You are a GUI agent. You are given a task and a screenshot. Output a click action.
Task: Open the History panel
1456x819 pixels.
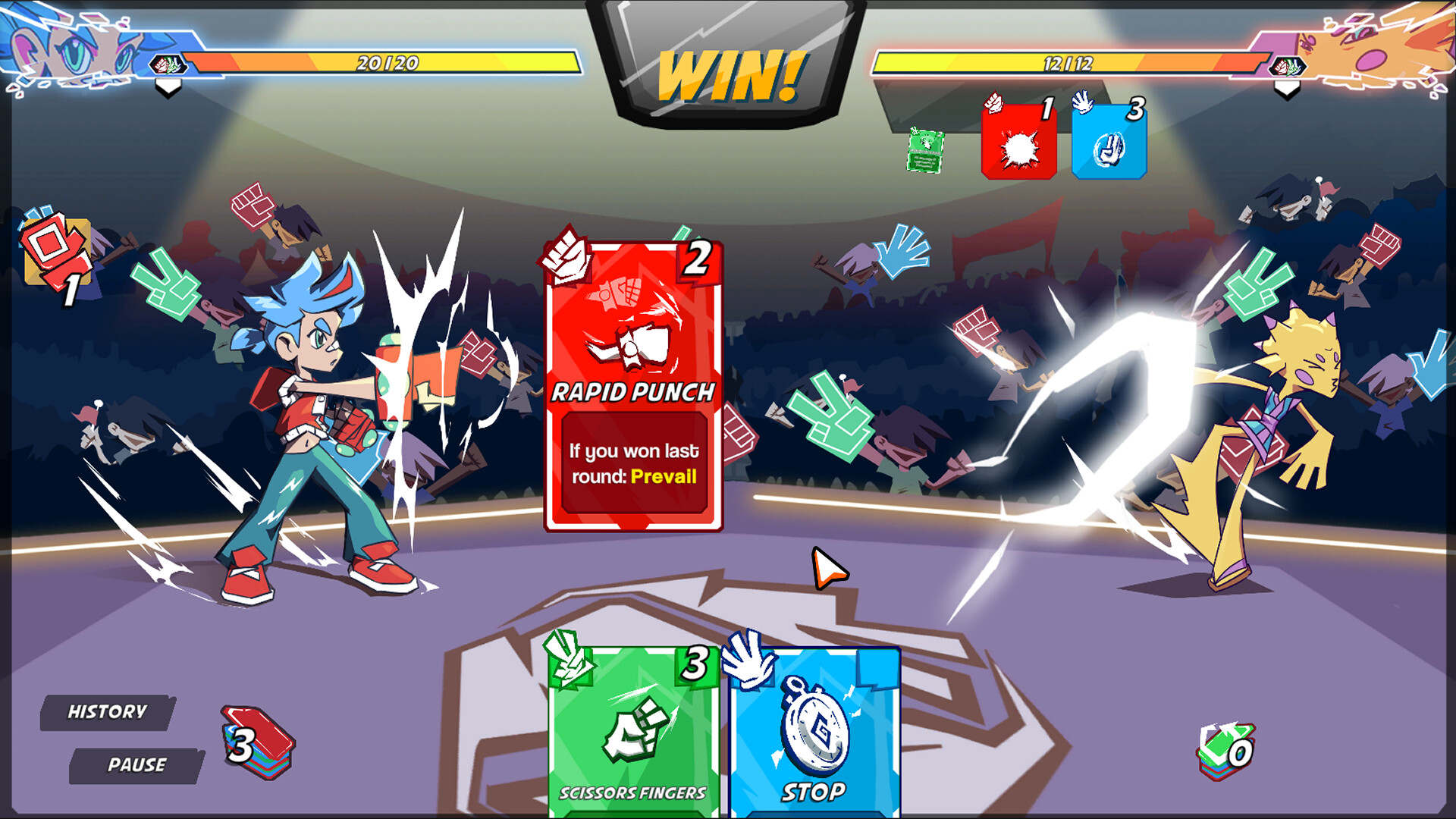106,711
